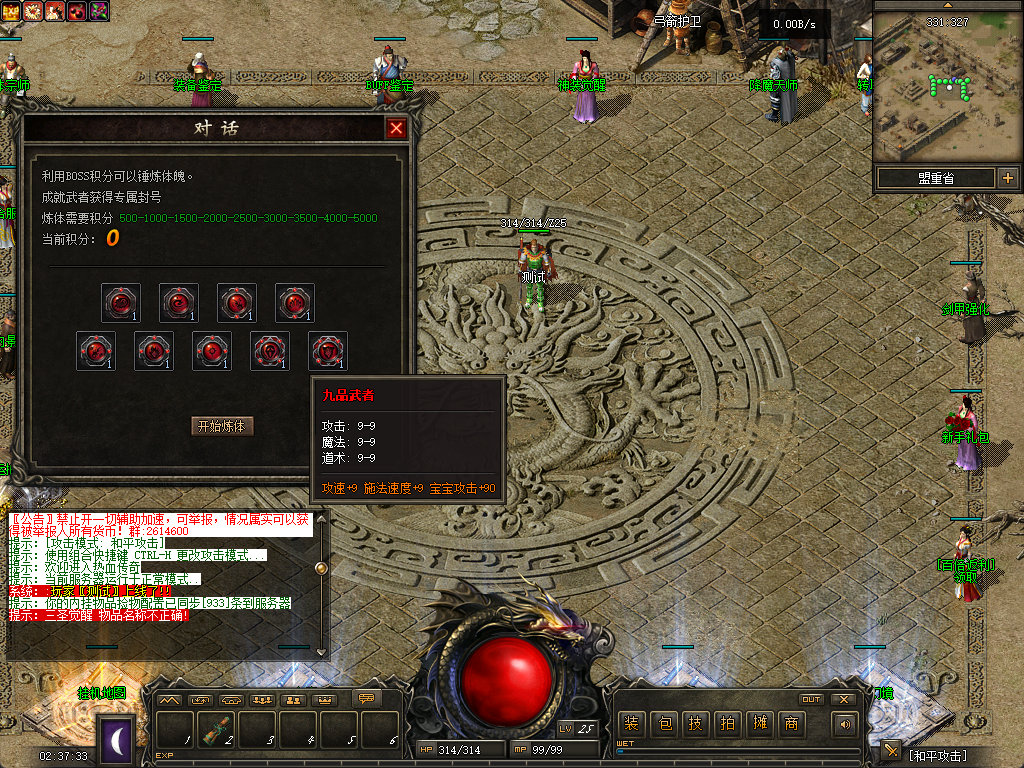Viewport: 1024px width, 768px height.
Task: Open the 包 bag inventory
Action: point(663,723)
